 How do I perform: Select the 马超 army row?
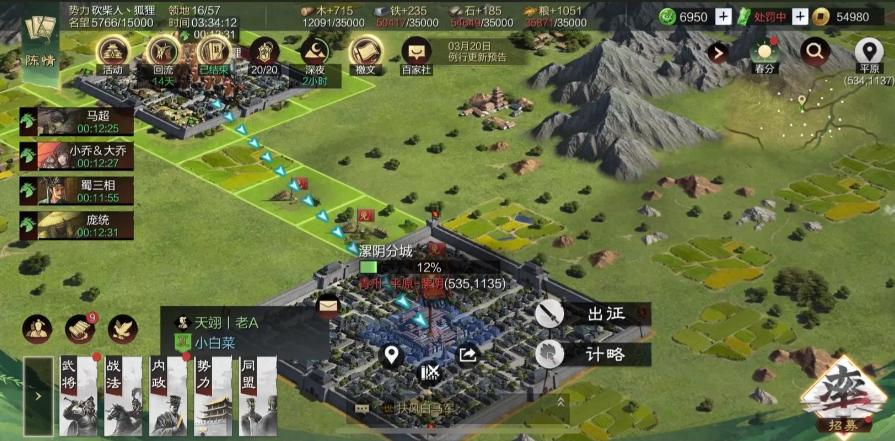(77, 121)
